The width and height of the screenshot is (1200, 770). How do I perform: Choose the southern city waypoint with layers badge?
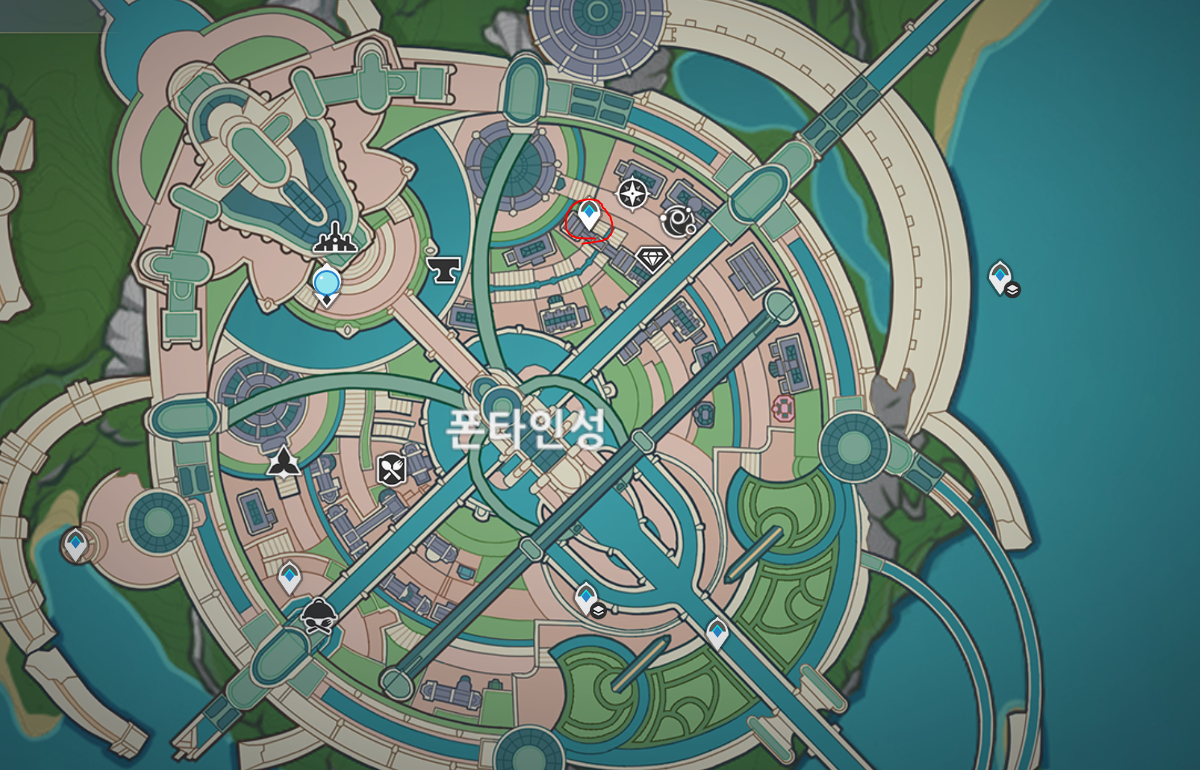tap(587, 598)
